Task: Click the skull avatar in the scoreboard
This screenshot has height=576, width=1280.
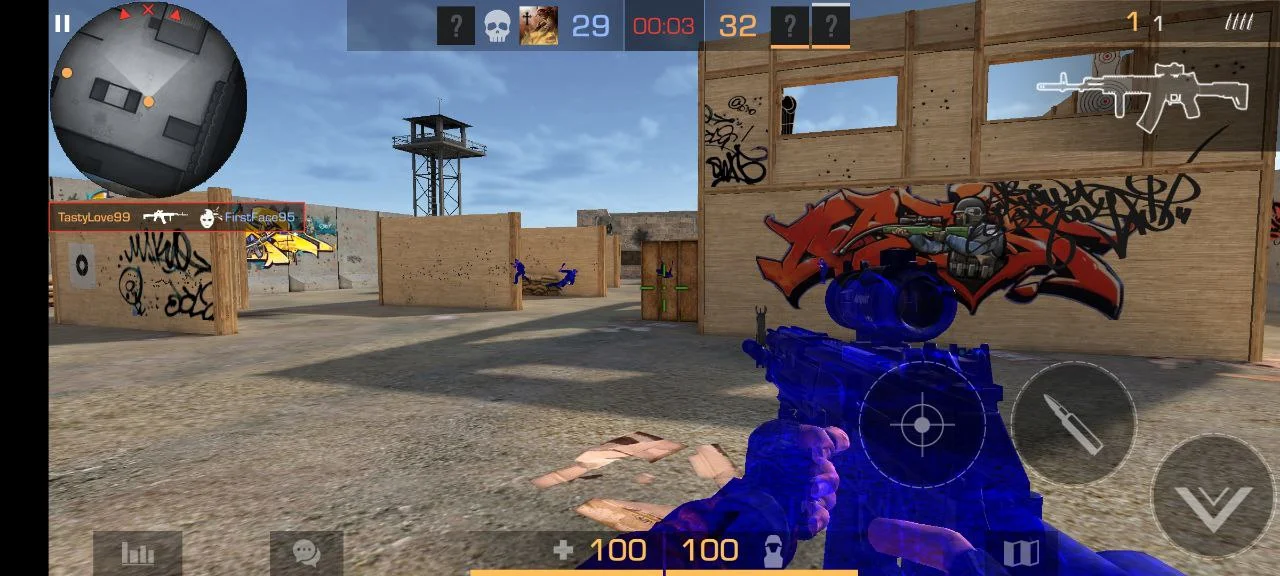Action: tap(497, 26)
